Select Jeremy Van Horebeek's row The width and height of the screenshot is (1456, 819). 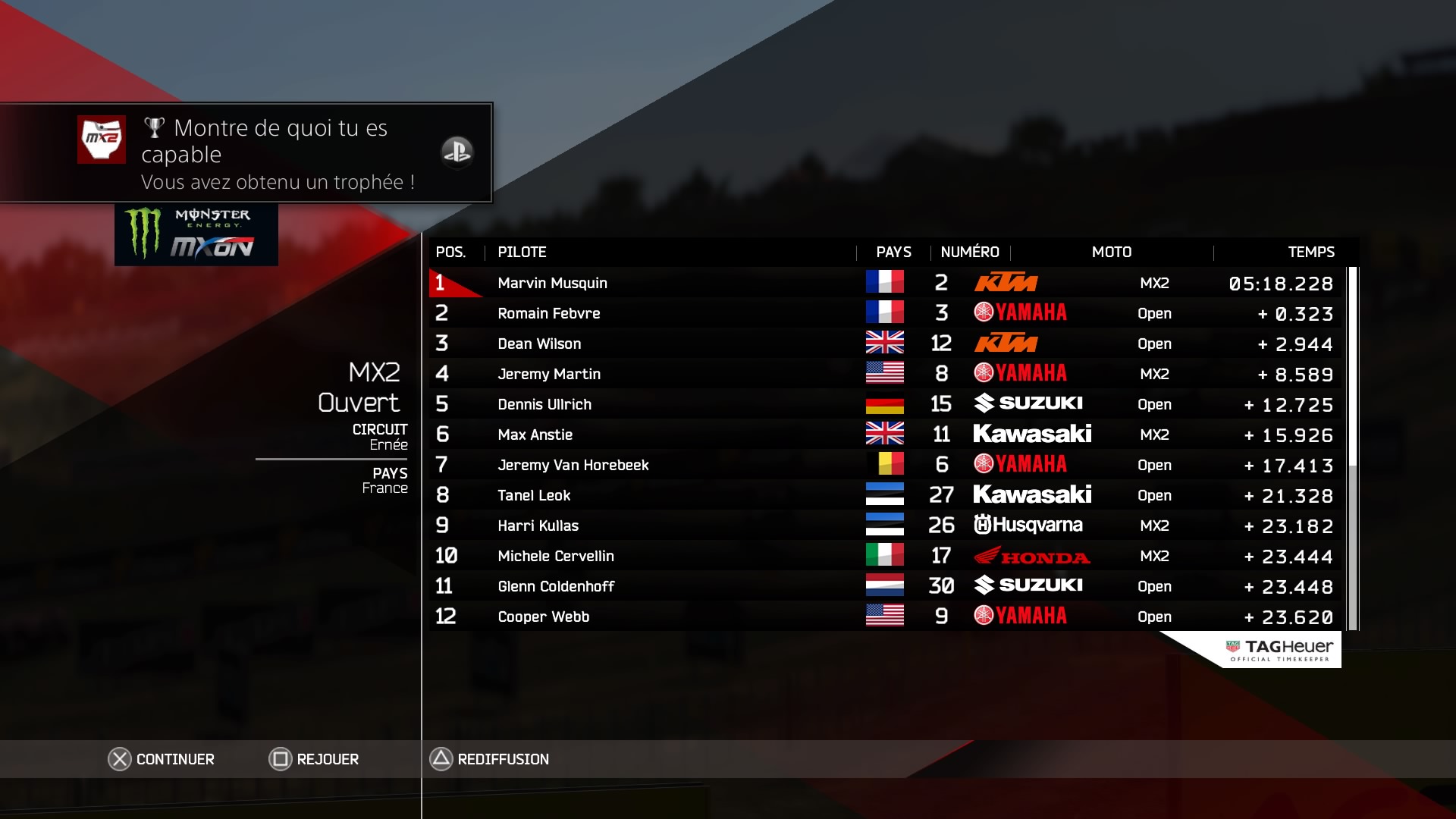884,465
